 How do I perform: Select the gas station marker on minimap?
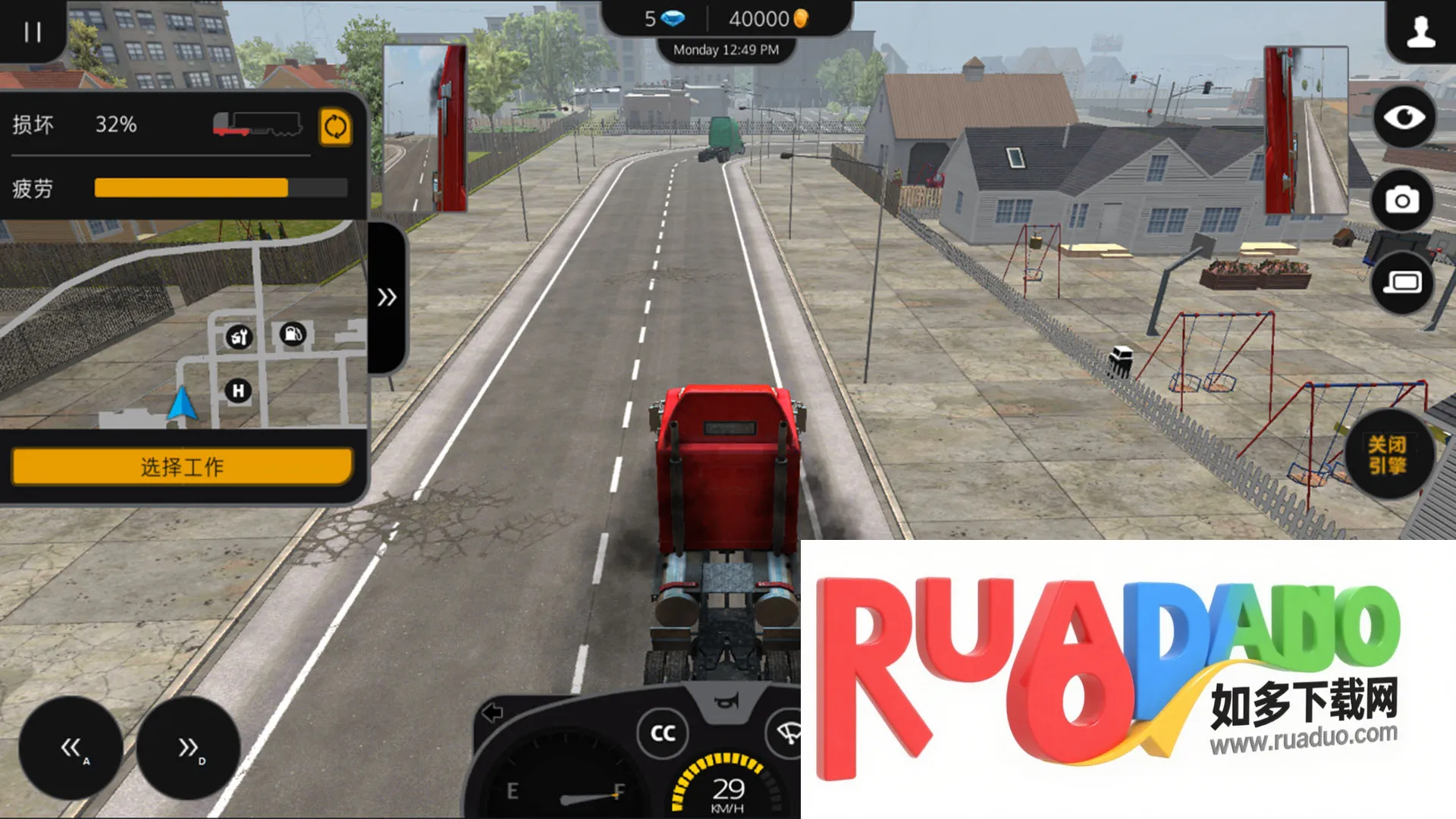(293, 334)
